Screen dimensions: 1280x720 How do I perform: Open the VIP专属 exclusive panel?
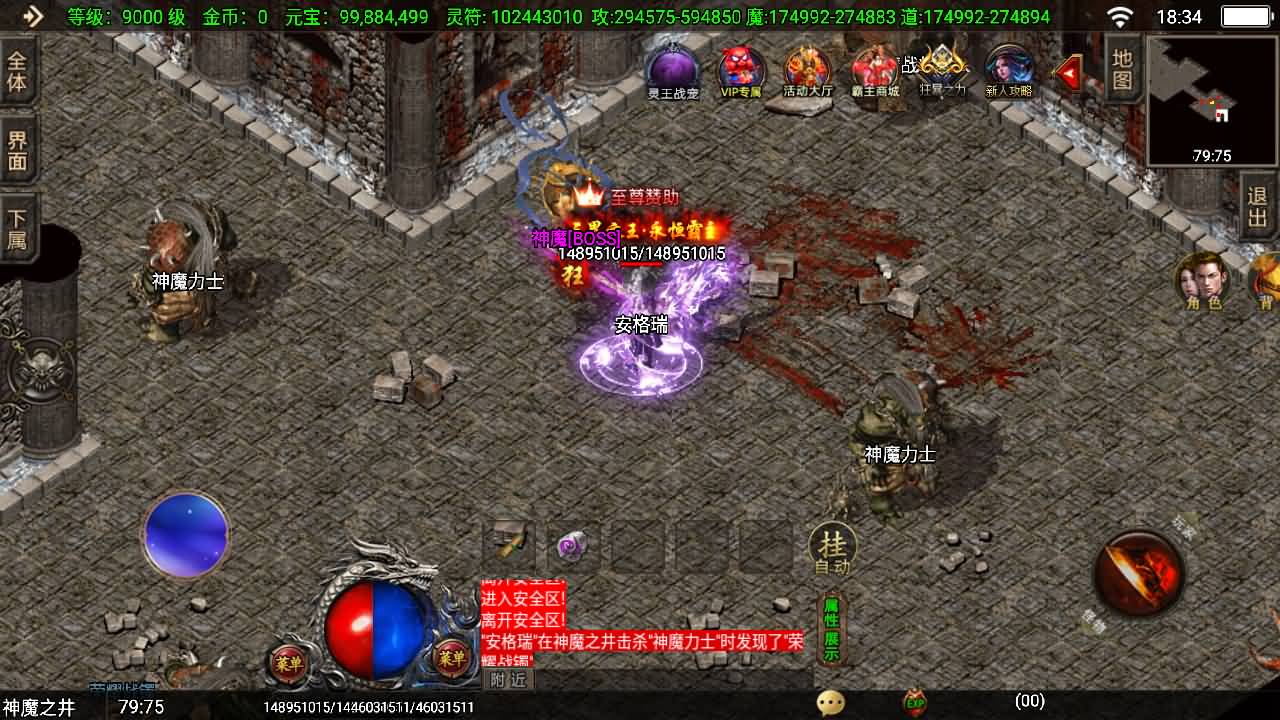[x=740, y=70]
